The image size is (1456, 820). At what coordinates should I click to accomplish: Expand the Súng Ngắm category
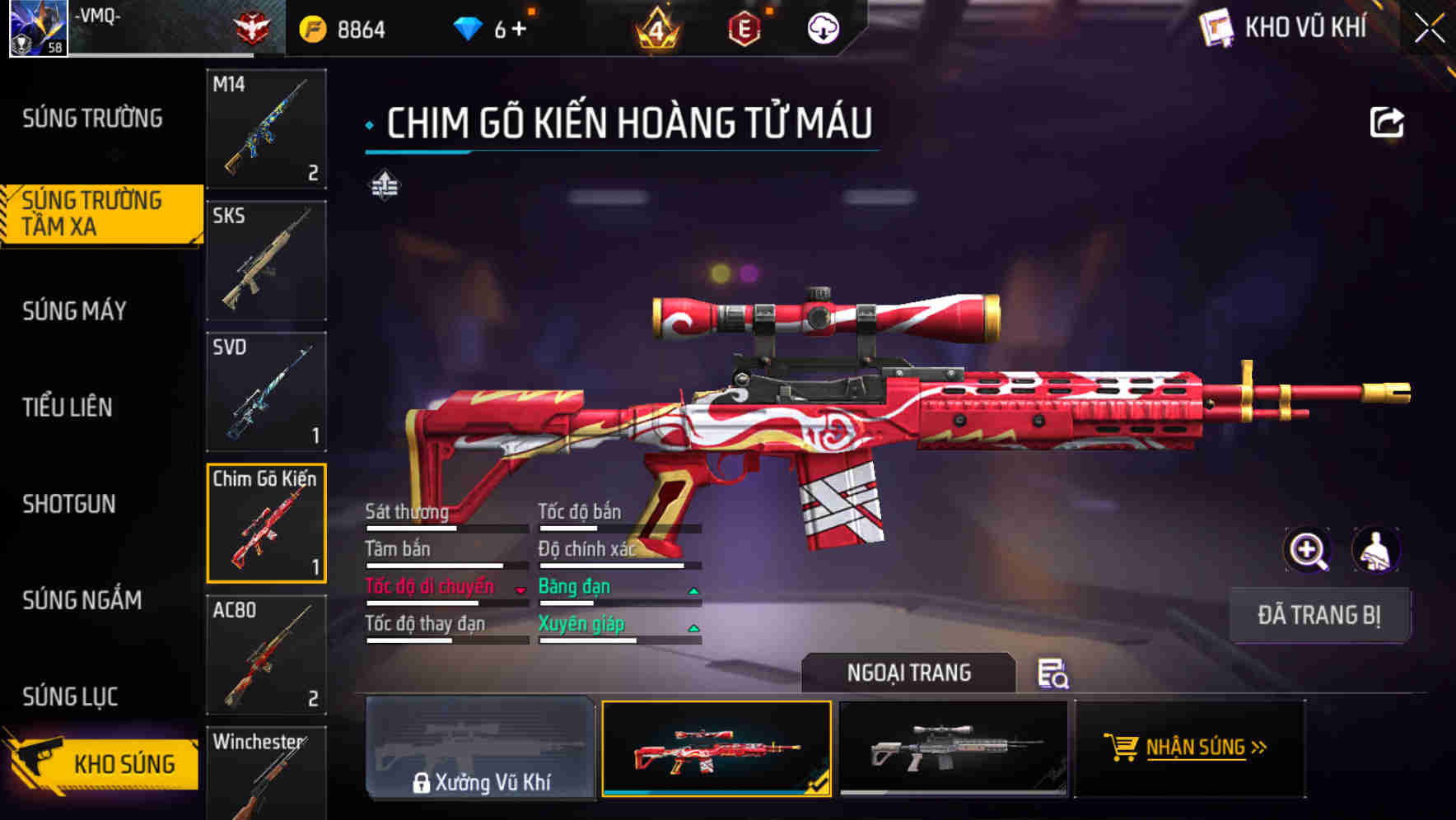tap(82, 601)
